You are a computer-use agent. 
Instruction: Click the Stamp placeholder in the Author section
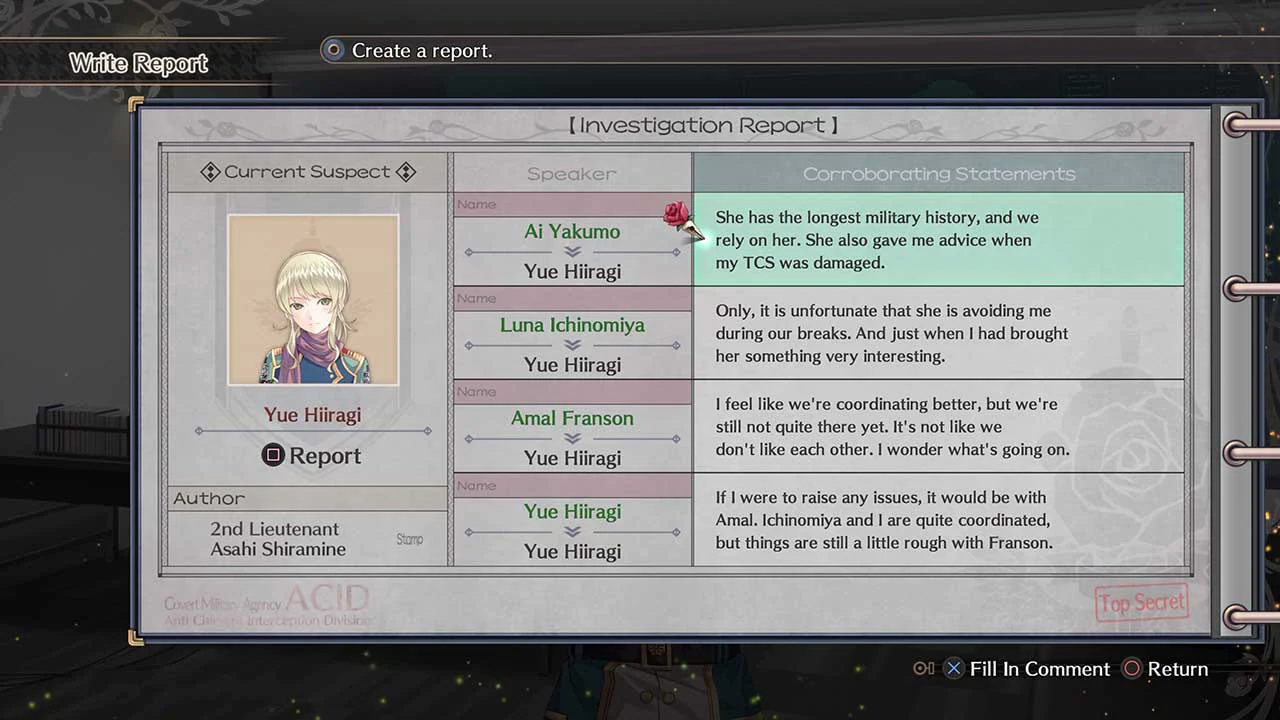point(409,539)
